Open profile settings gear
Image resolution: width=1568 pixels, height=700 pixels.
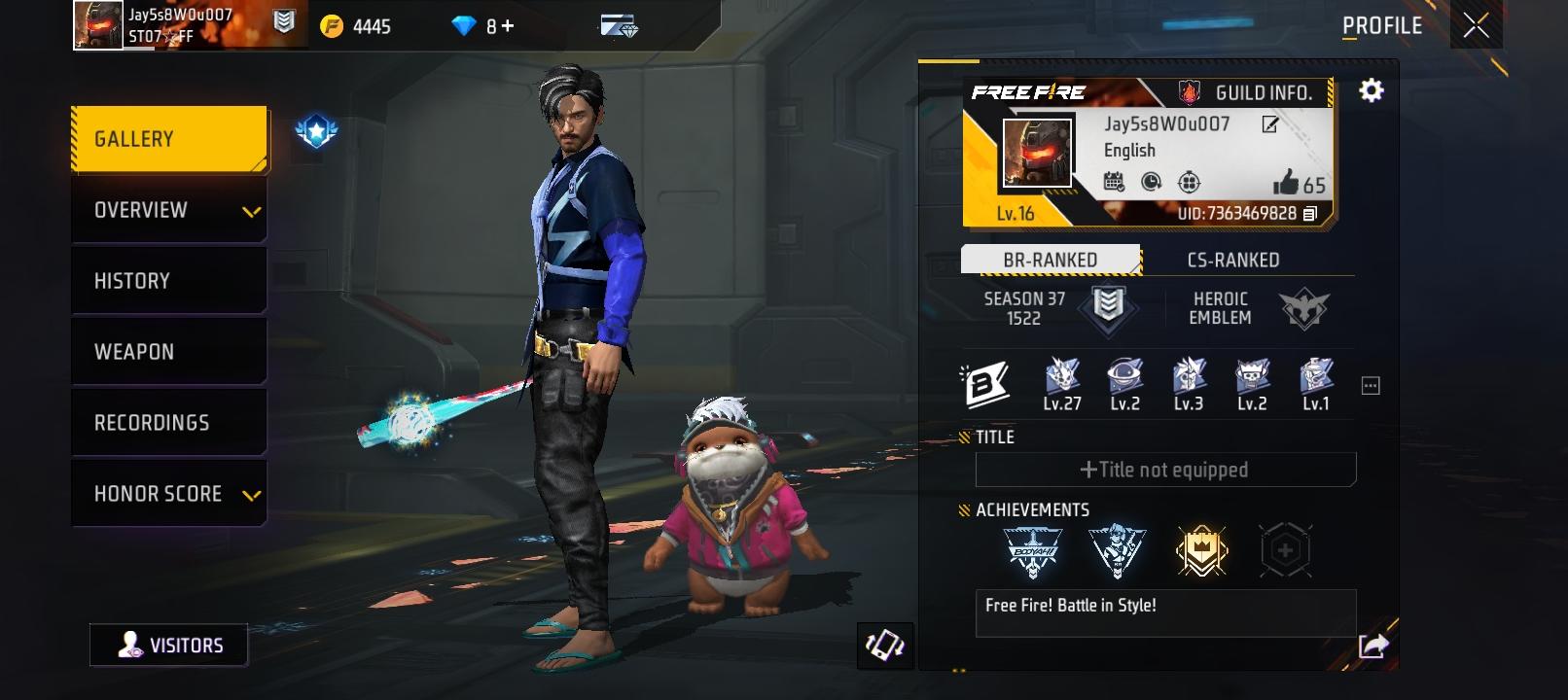pyautogui.click(x=1371, y=91)
